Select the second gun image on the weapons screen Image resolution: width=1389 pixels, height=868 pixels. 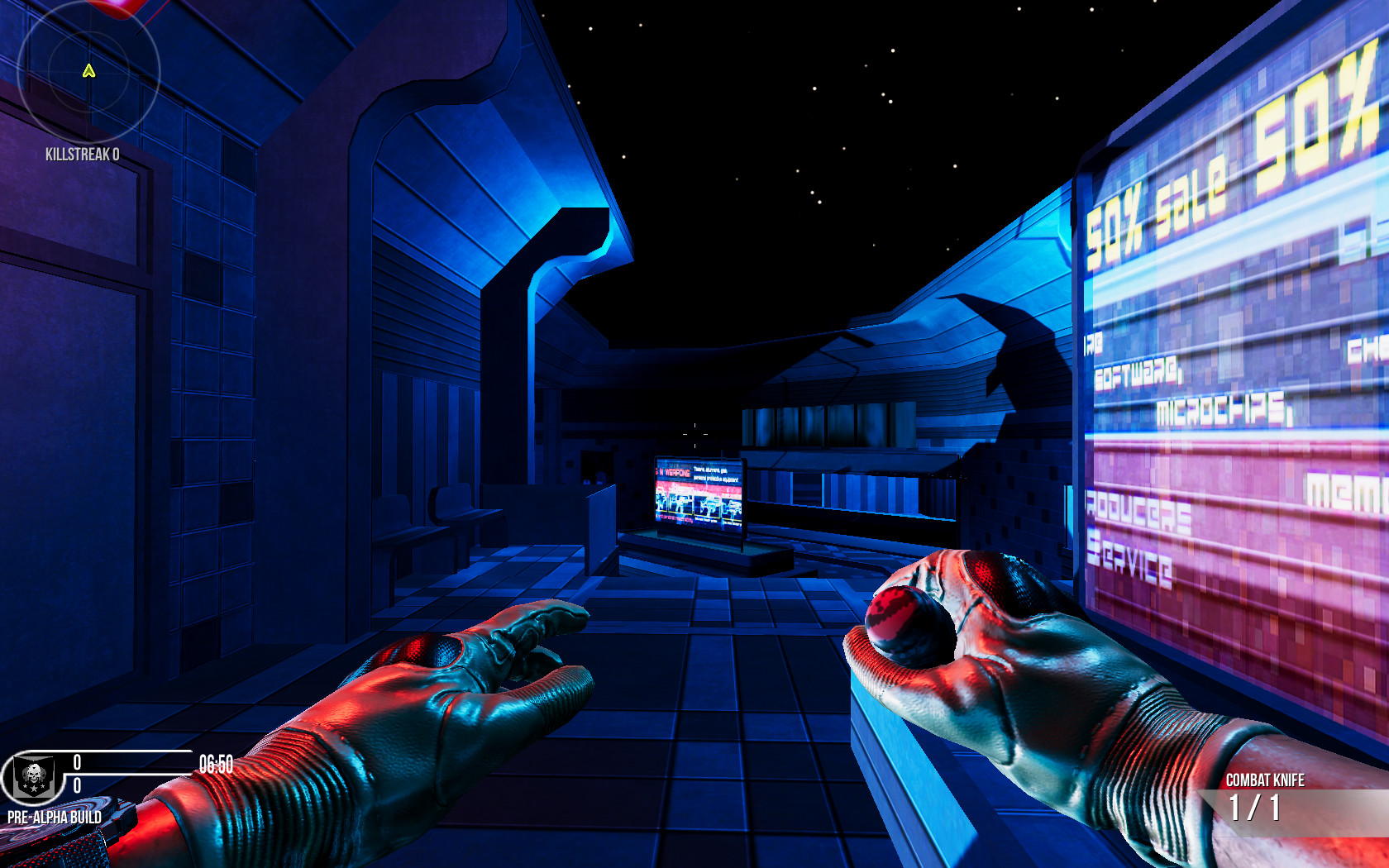coord(680,504)
